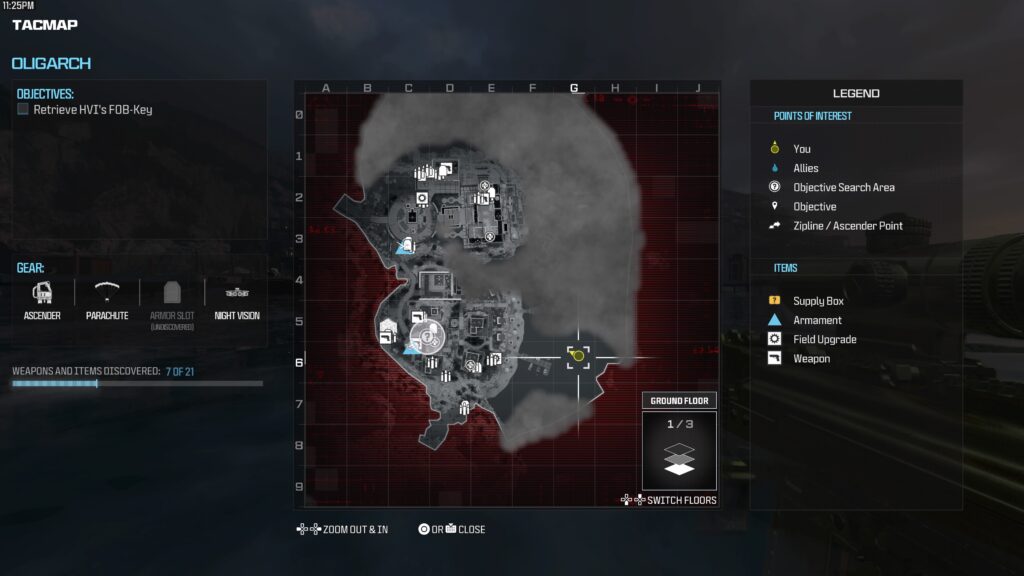Toggle the Retrieve HVI's FOB-Key objective checkbox

(23, 110)
